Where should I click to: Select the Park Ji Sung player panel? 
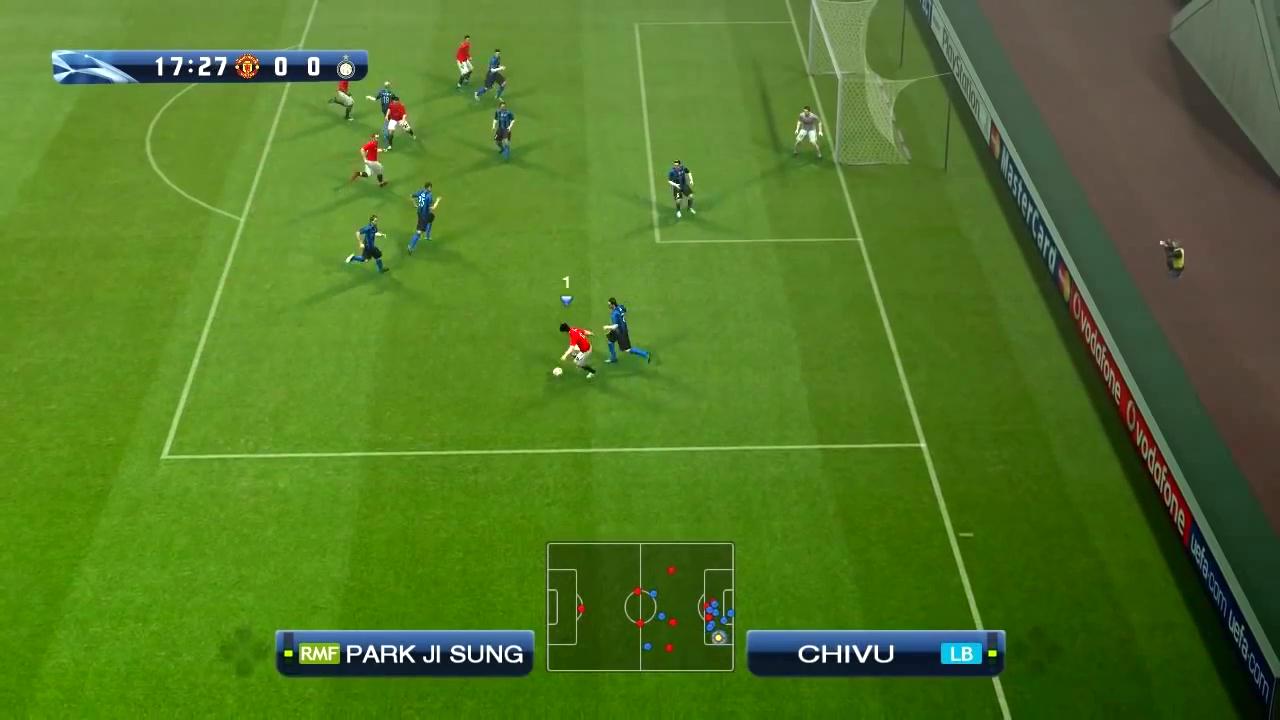coord(405,654)
